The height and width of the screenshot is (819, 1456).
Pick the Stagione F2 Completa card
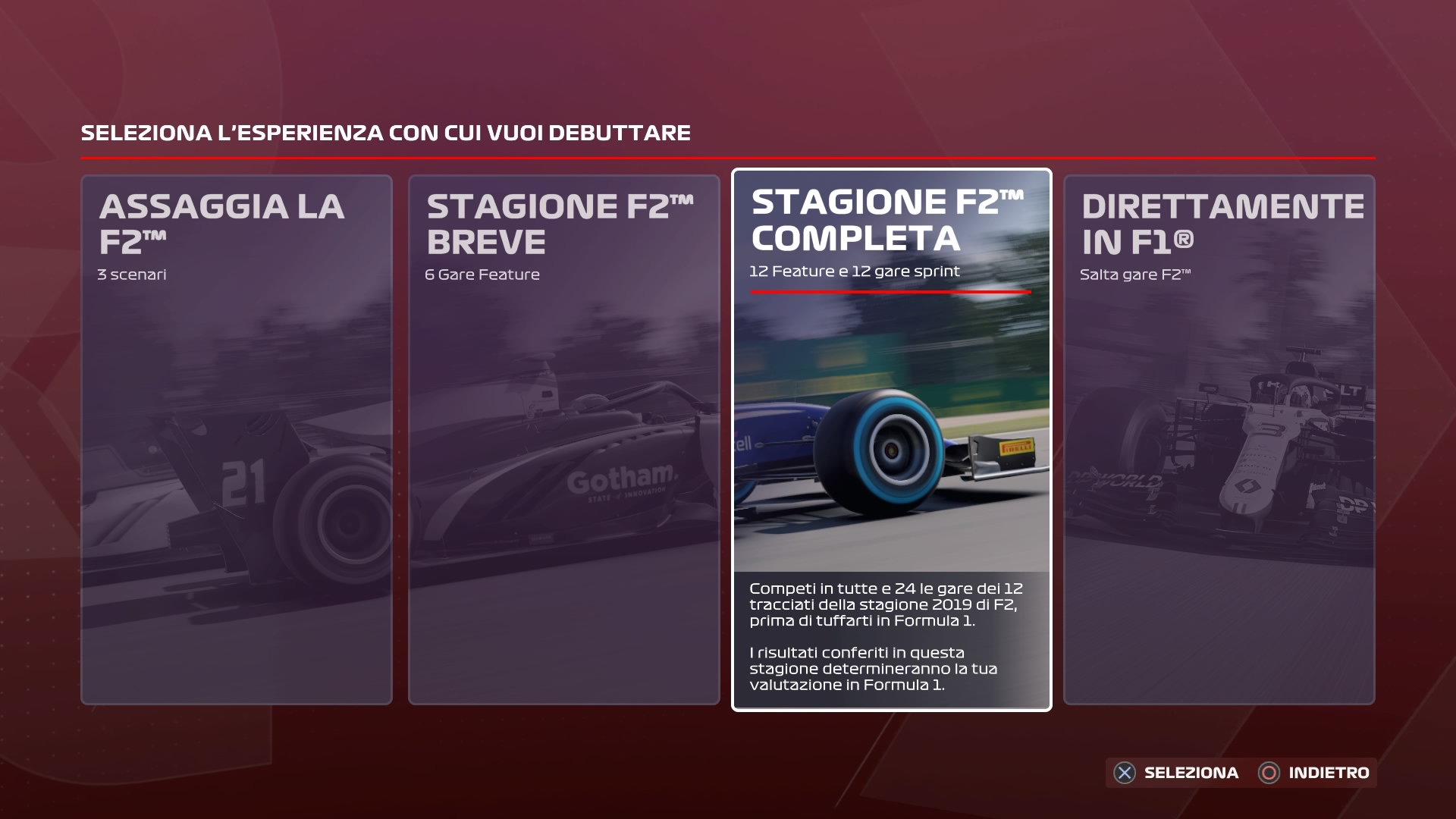[x=891, y=440]
